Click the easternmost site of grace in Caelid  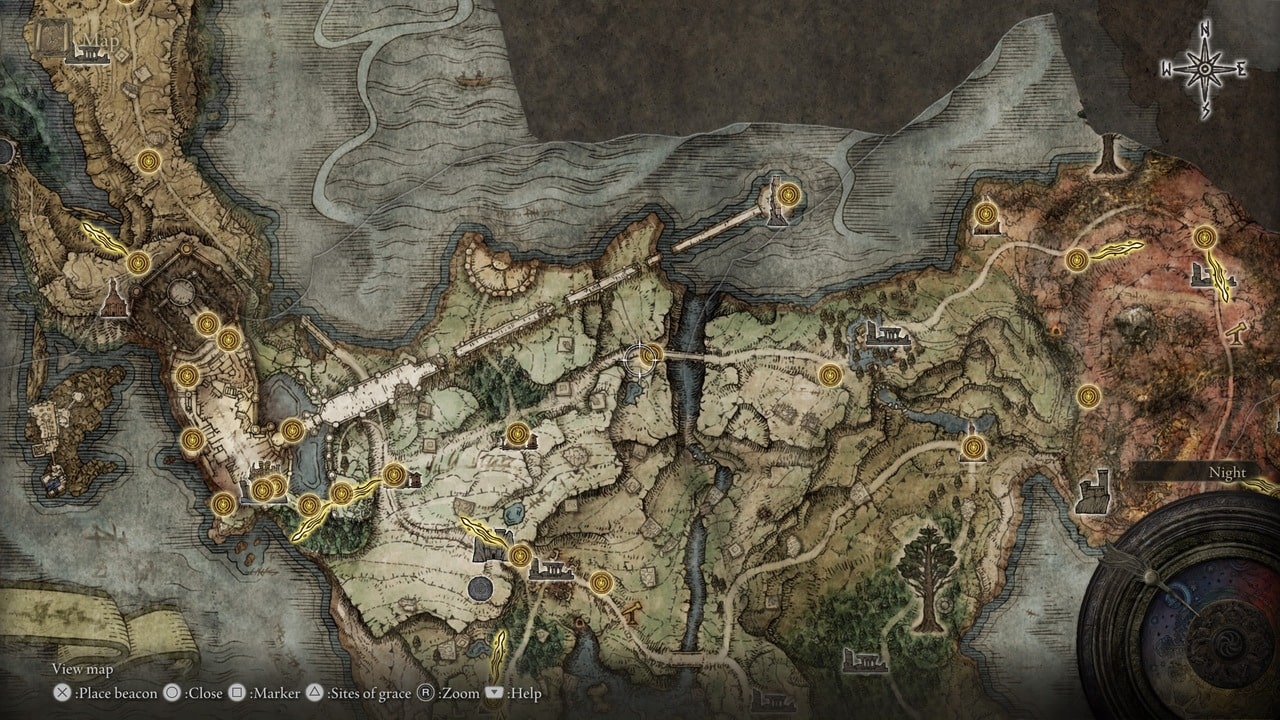click(1206, 235)
